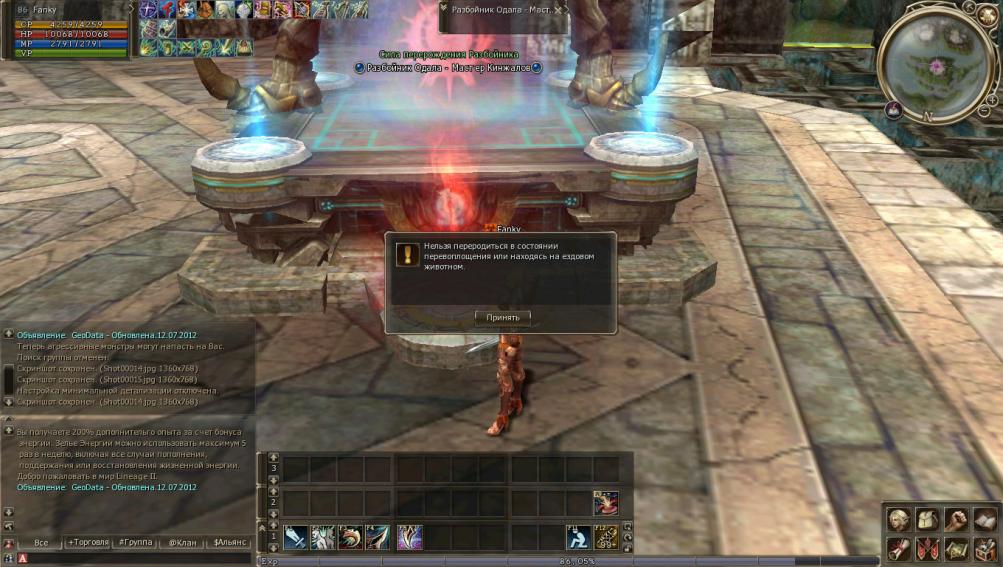
Task: Close the Разбойник Одала target window
Action: click(x=559, y=9)
